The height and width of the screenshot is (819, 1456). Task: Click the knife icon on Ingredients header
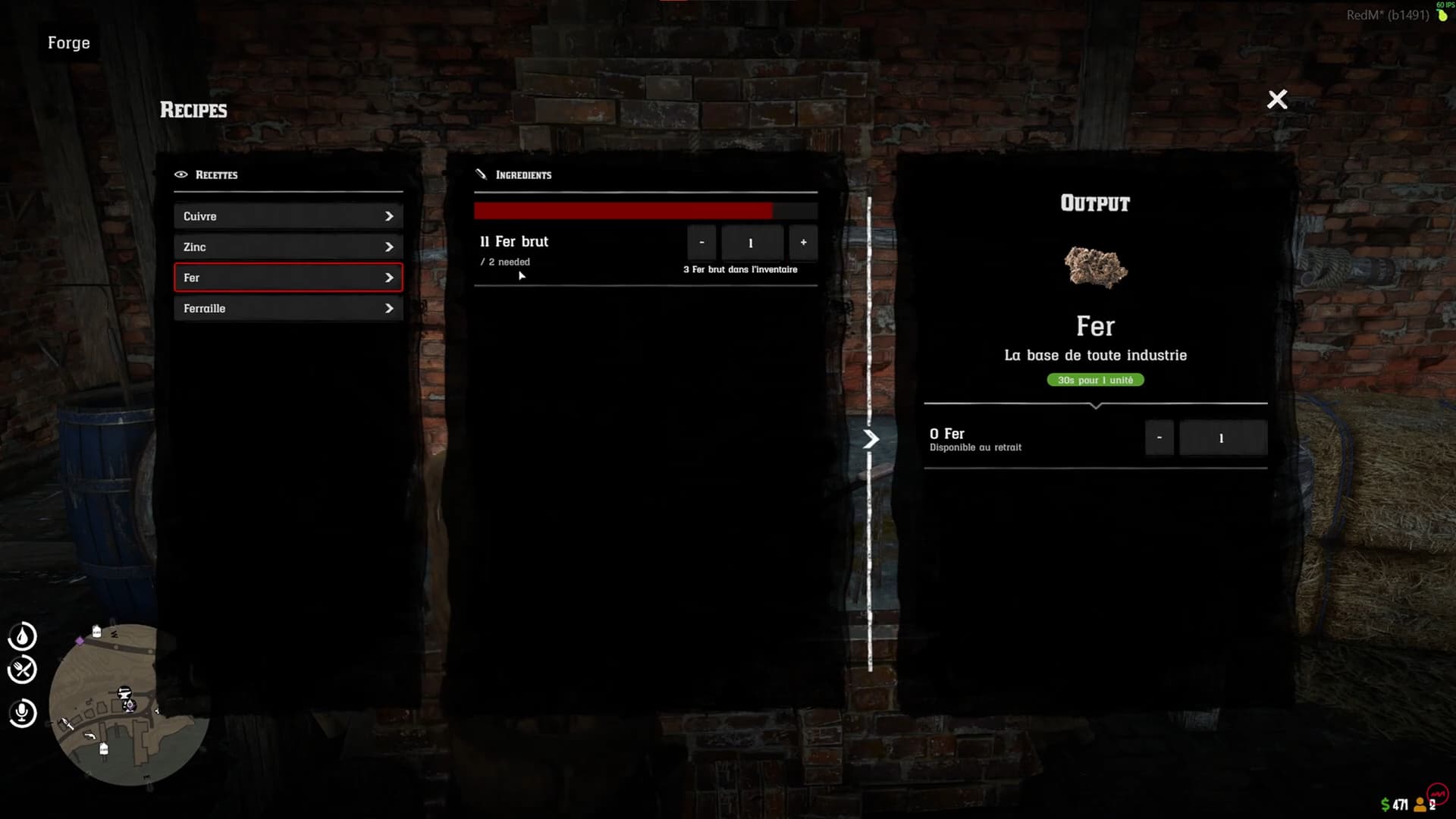point(480,174)
